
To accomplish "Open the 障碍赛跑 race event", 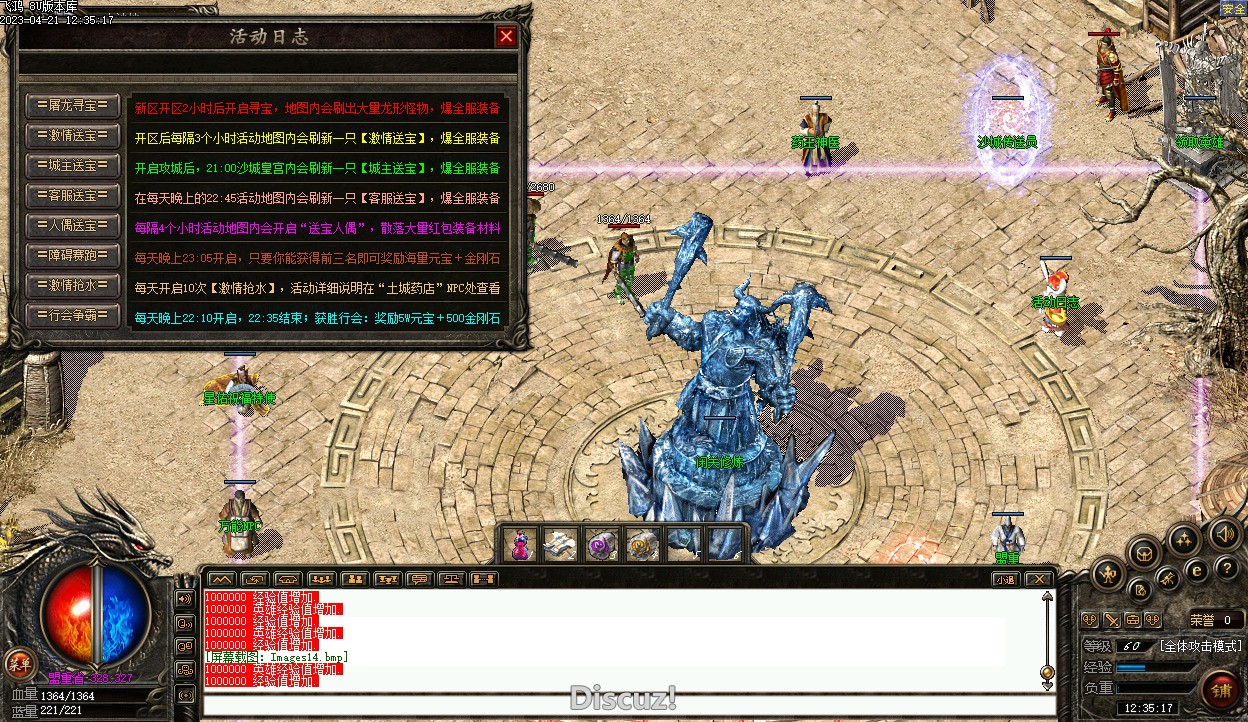I will [x=73, y=256].
